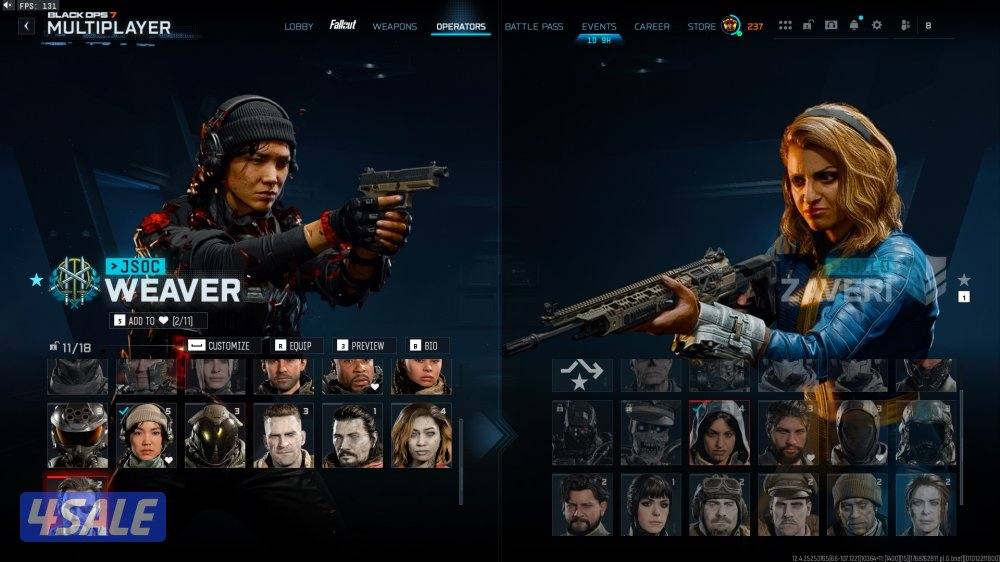Open the settings gear icon
Viewport: 1000px width, 562px height.
(877, 25)
